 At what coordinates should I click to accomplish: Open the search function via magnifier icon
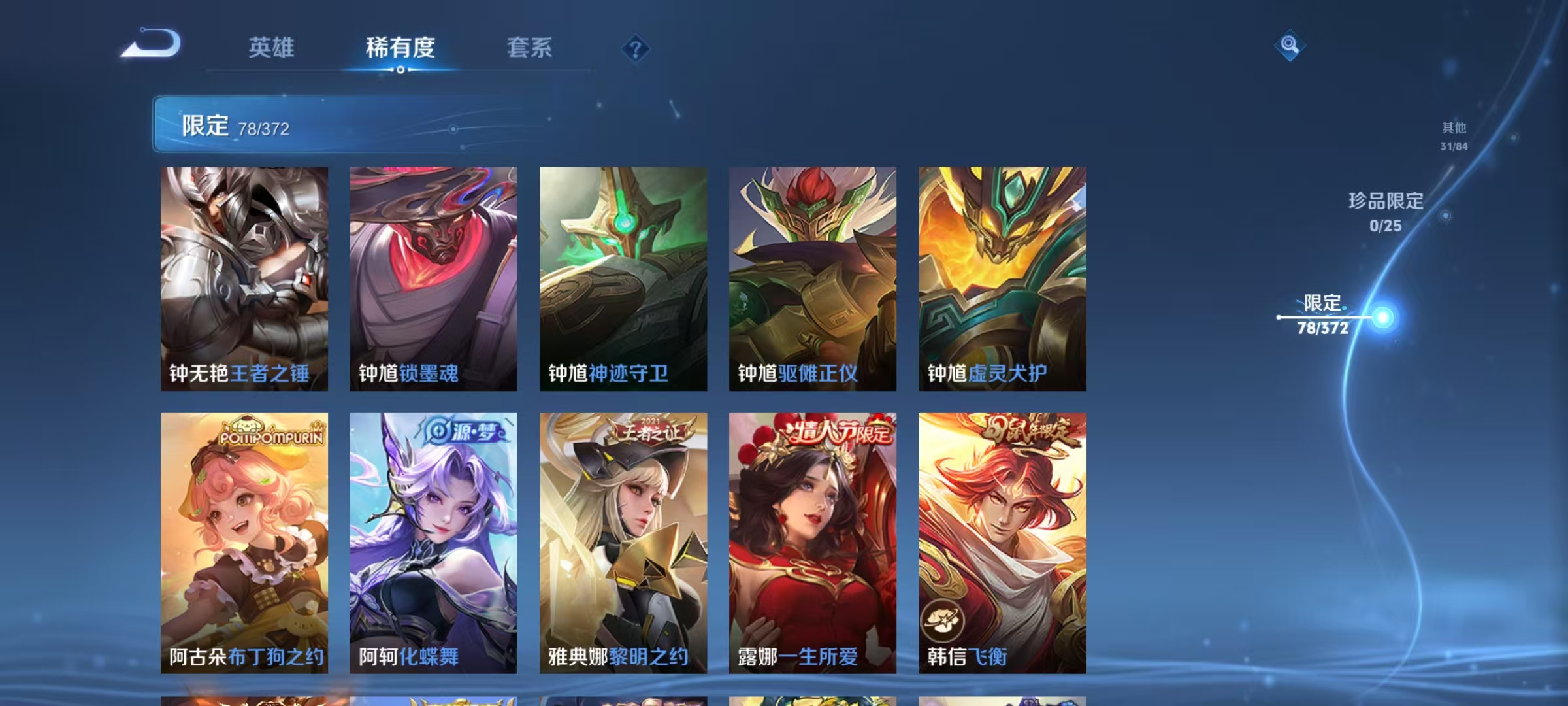1289,46
